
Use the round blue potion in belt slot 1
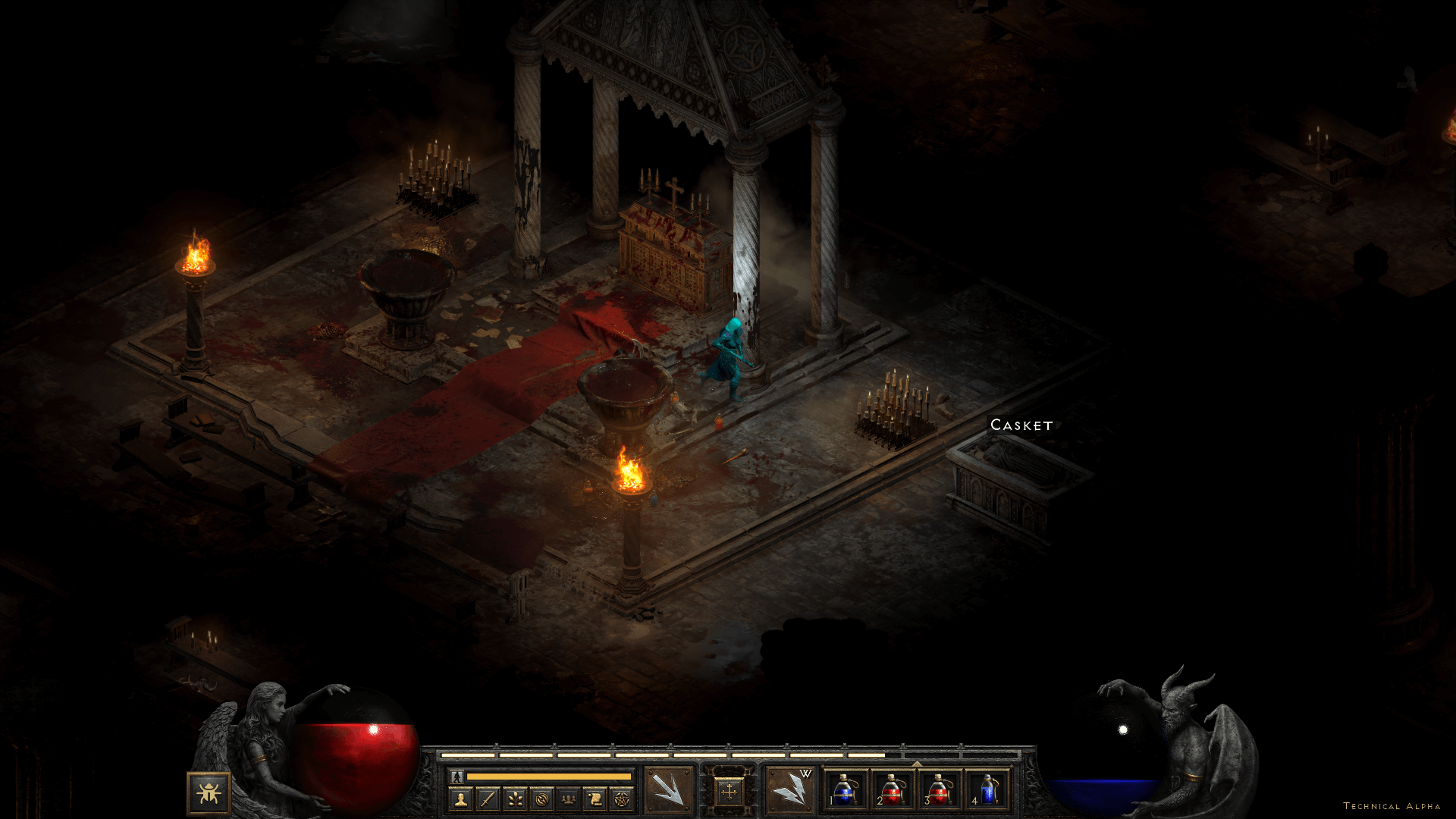point(845,790)
